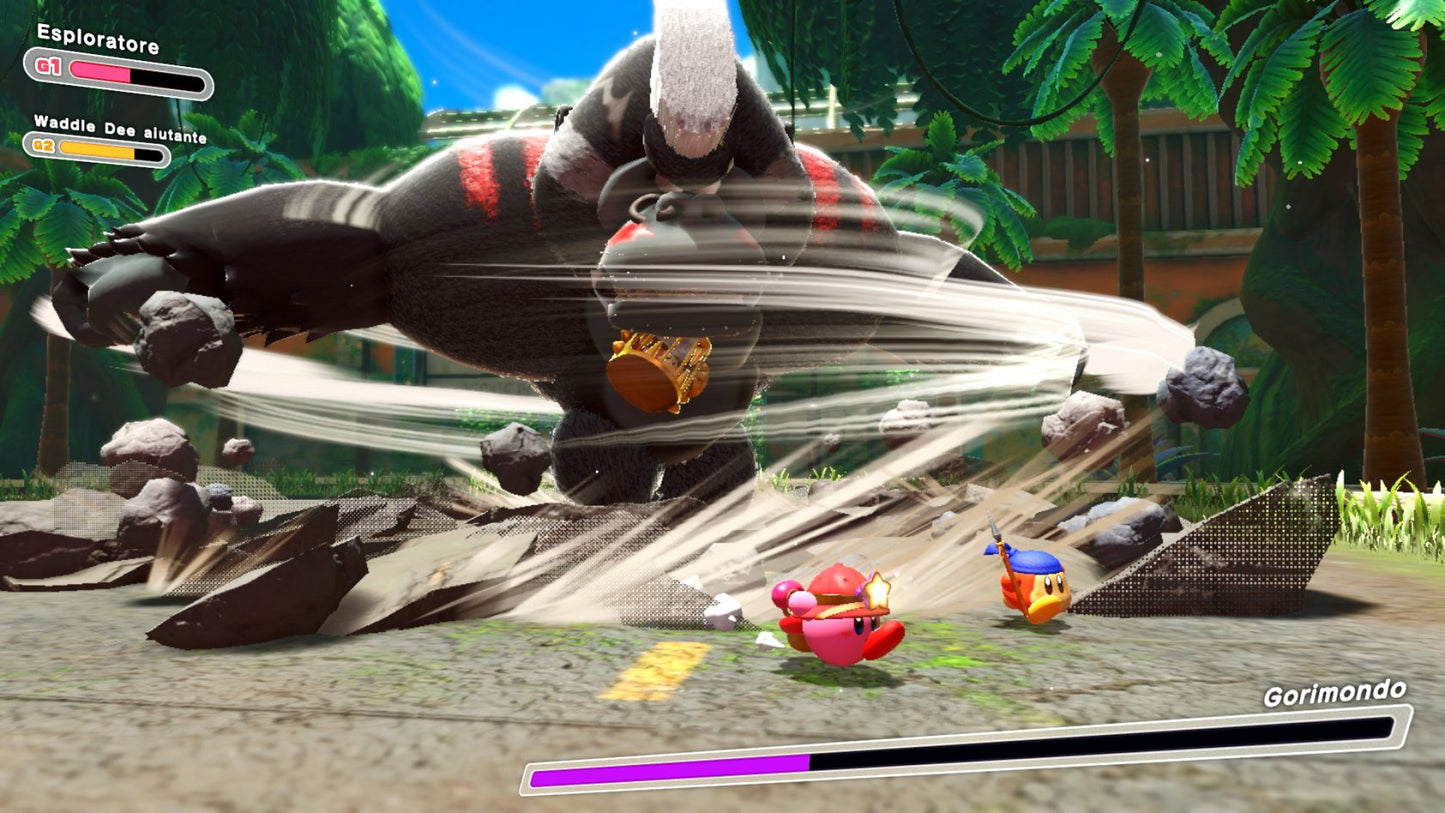1445x813 pixels.
Task: Click the G2 badge on Waddle Dee's bar
Action: coord(42,146)
